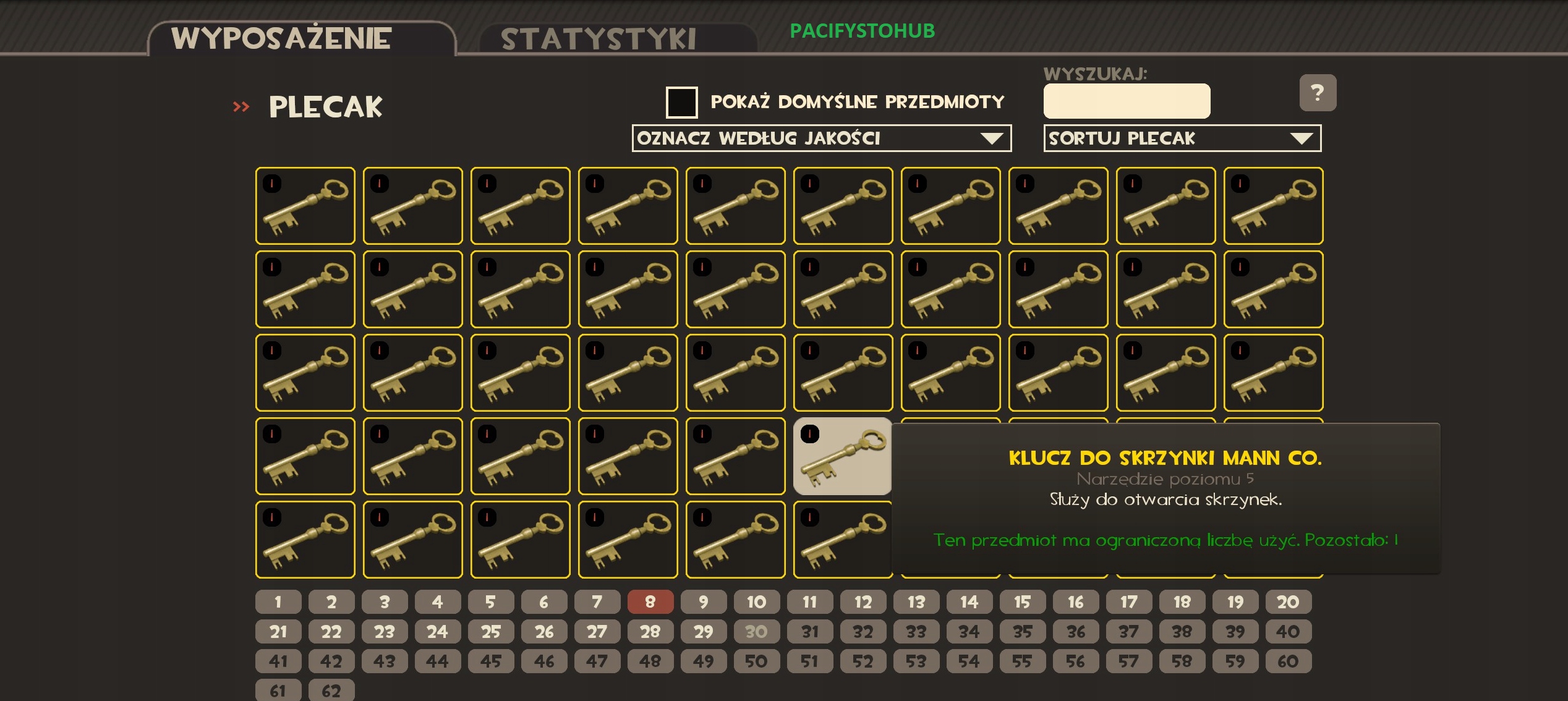The image size is (1568, 701).
Task: Click the key in the bottom-left slot
Action: (305, 539)
